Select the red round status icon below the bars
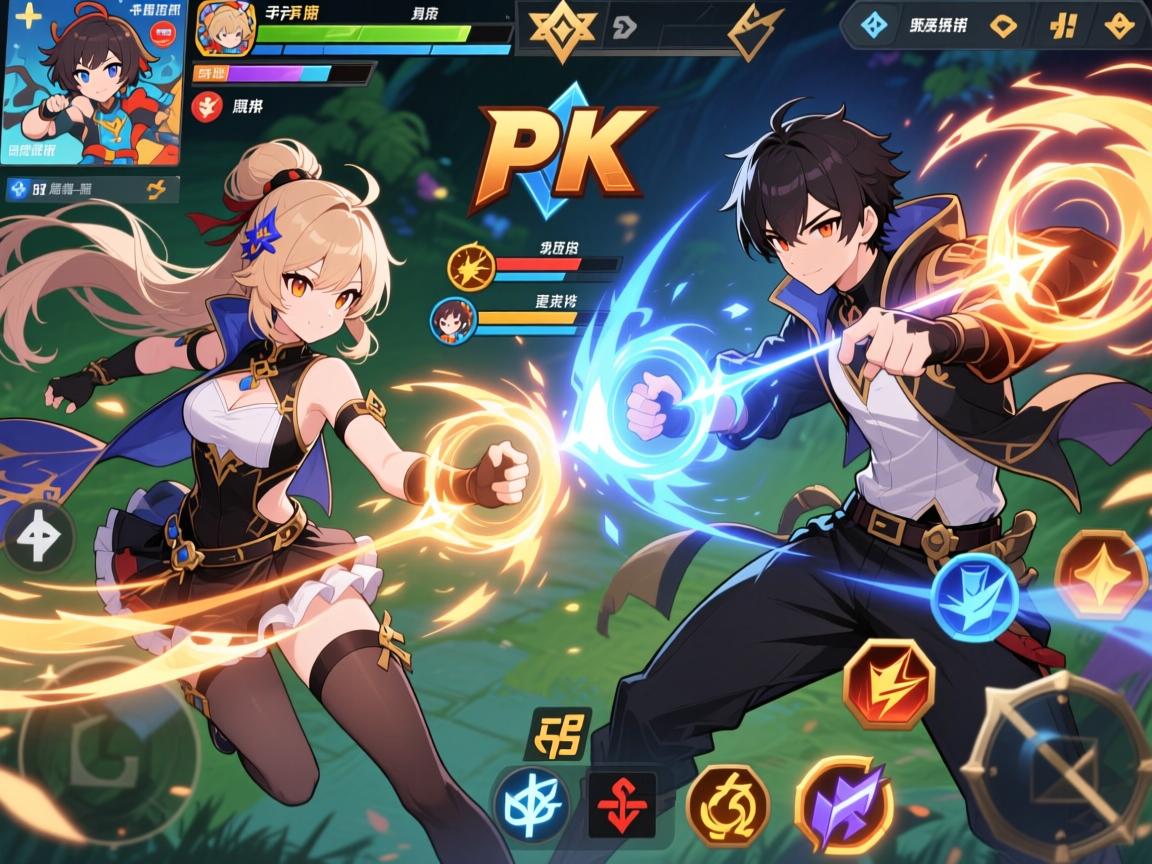 (x=206, y=106)
